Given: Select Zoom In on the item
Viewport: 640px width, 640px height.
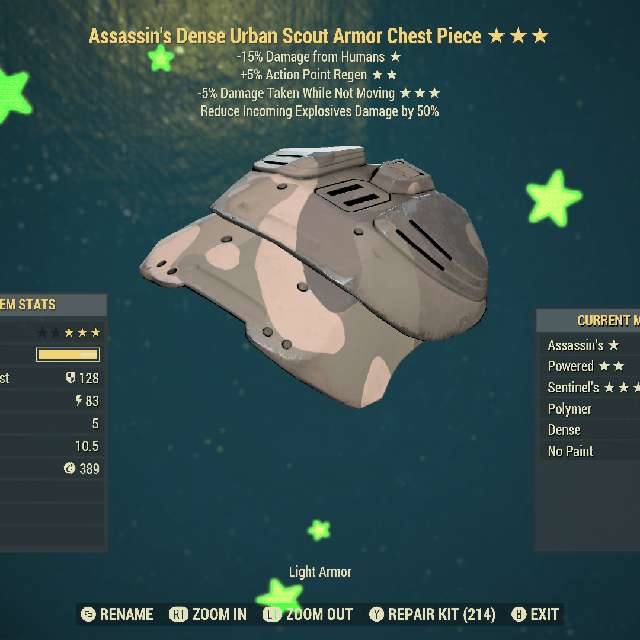Looking at the screenshot, I should [x=208, y=614].
